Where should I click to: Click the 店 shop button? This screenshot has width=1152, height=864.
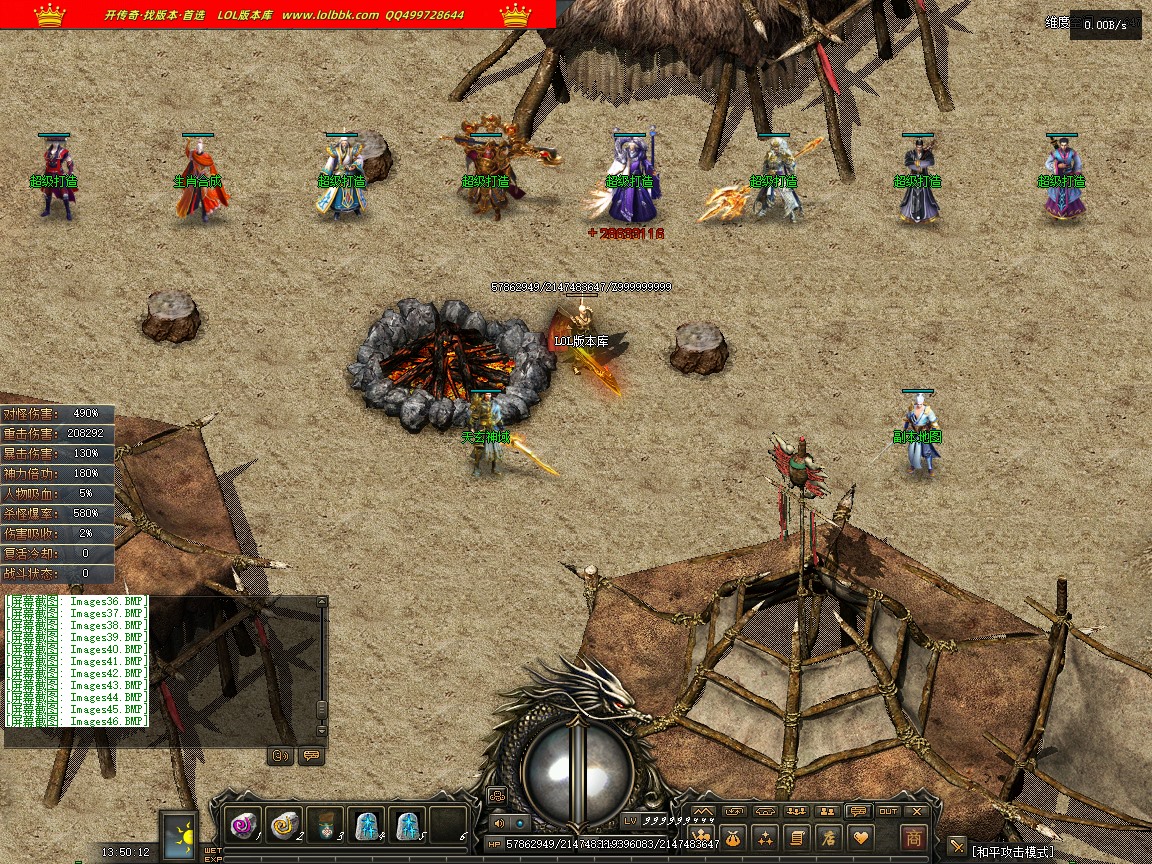(827, 838)
